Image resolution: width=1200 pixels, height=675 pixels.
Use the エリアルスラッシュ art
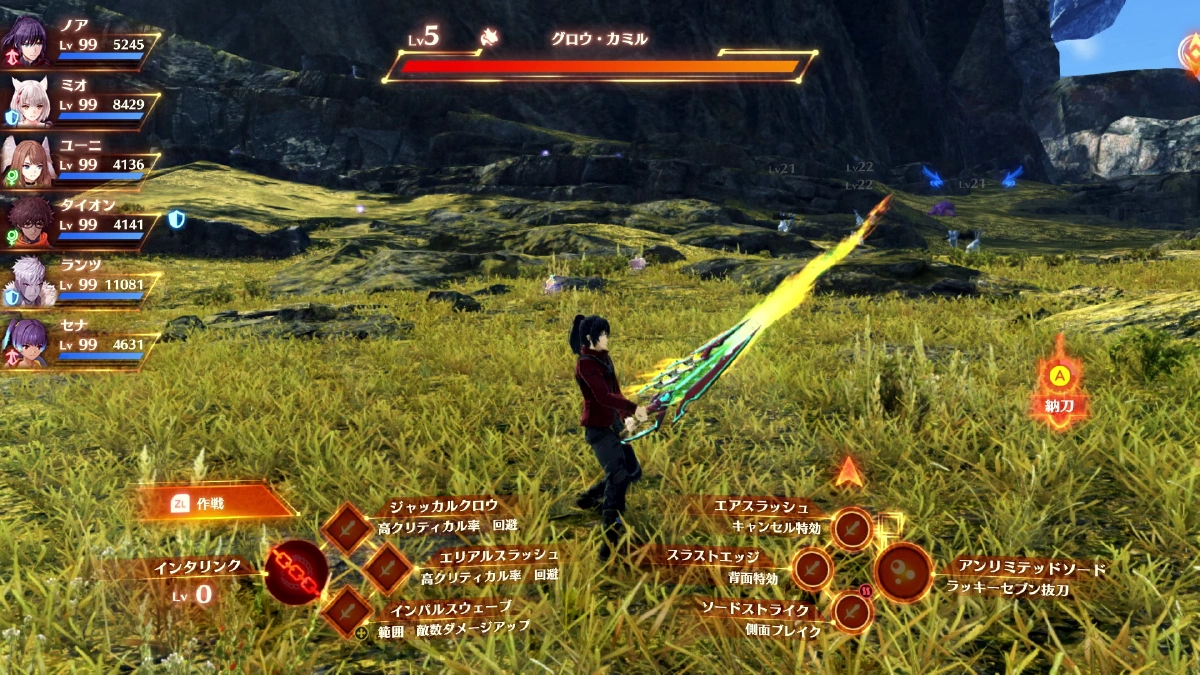click(387, 569)
